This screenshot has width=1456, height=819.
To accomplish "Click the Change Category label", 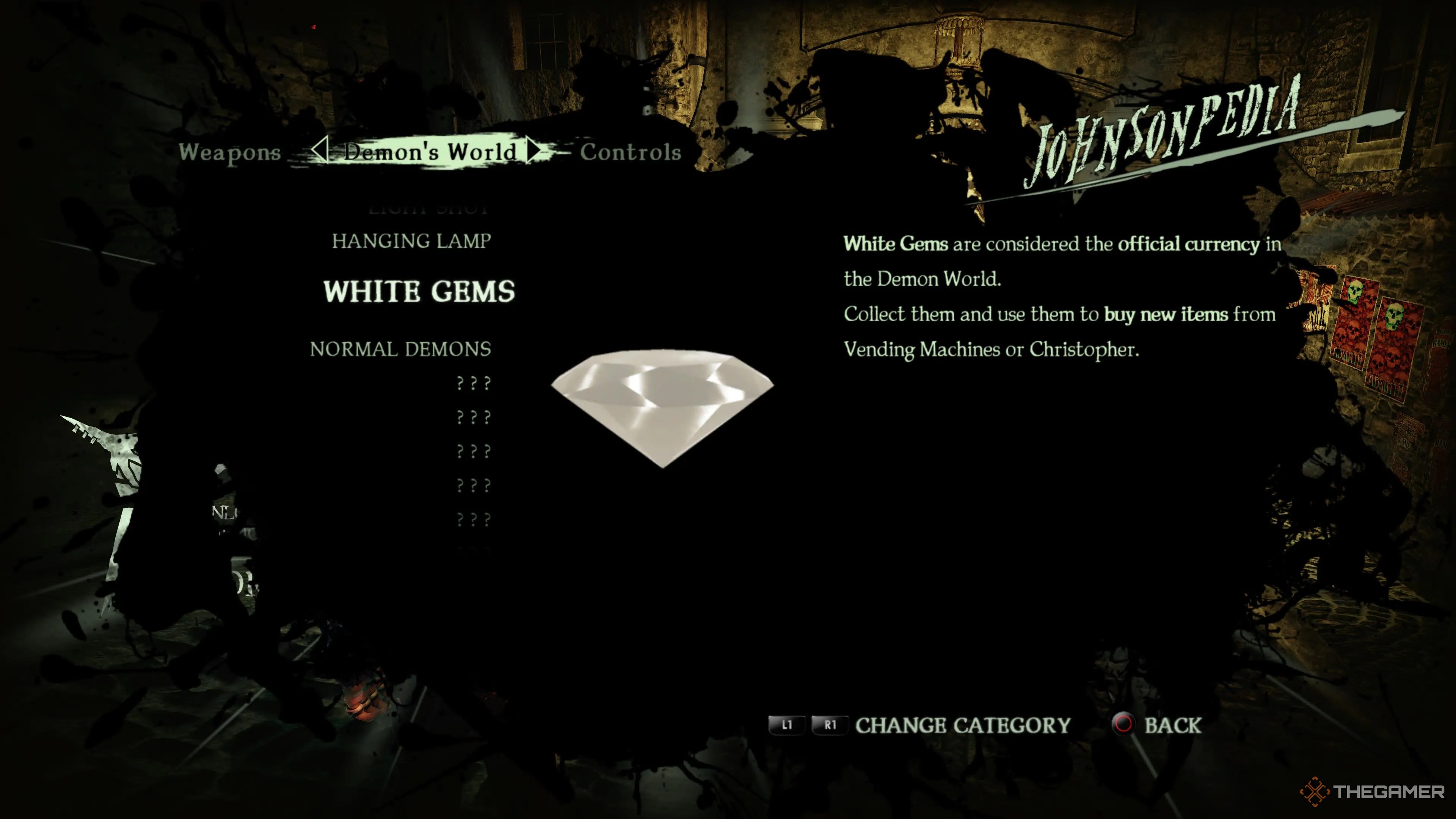I will coord(963,725).
